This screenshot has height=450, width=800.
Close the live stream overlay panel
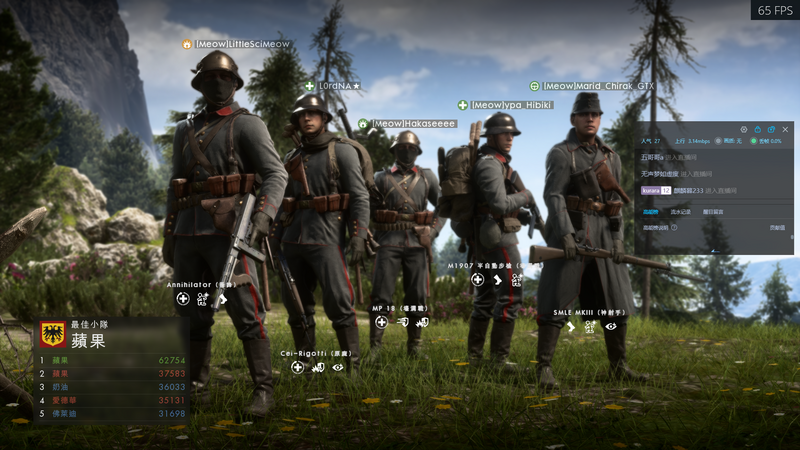pos(785,129)
